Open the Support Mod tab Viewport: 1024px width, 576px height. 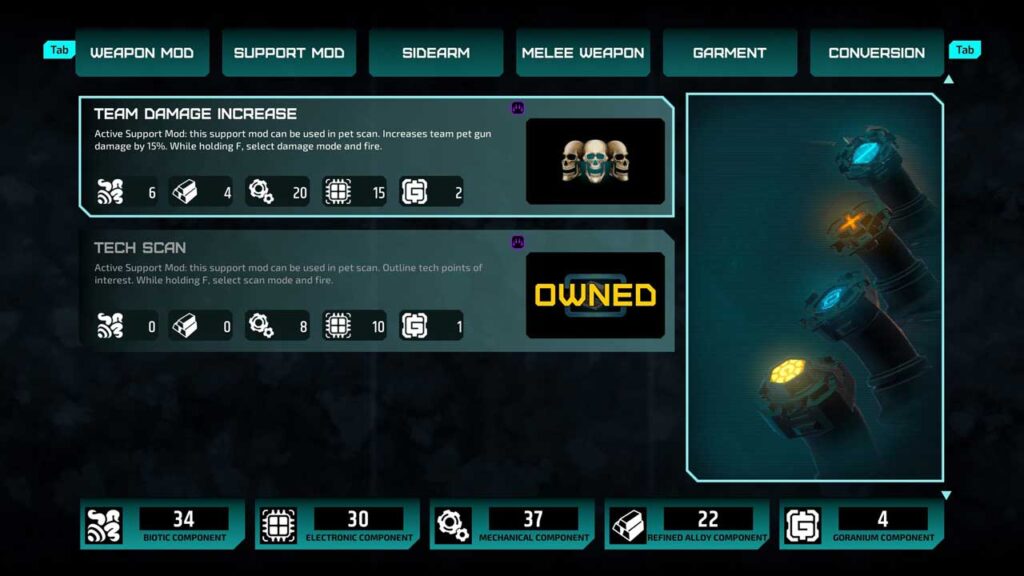coord(289,53)
